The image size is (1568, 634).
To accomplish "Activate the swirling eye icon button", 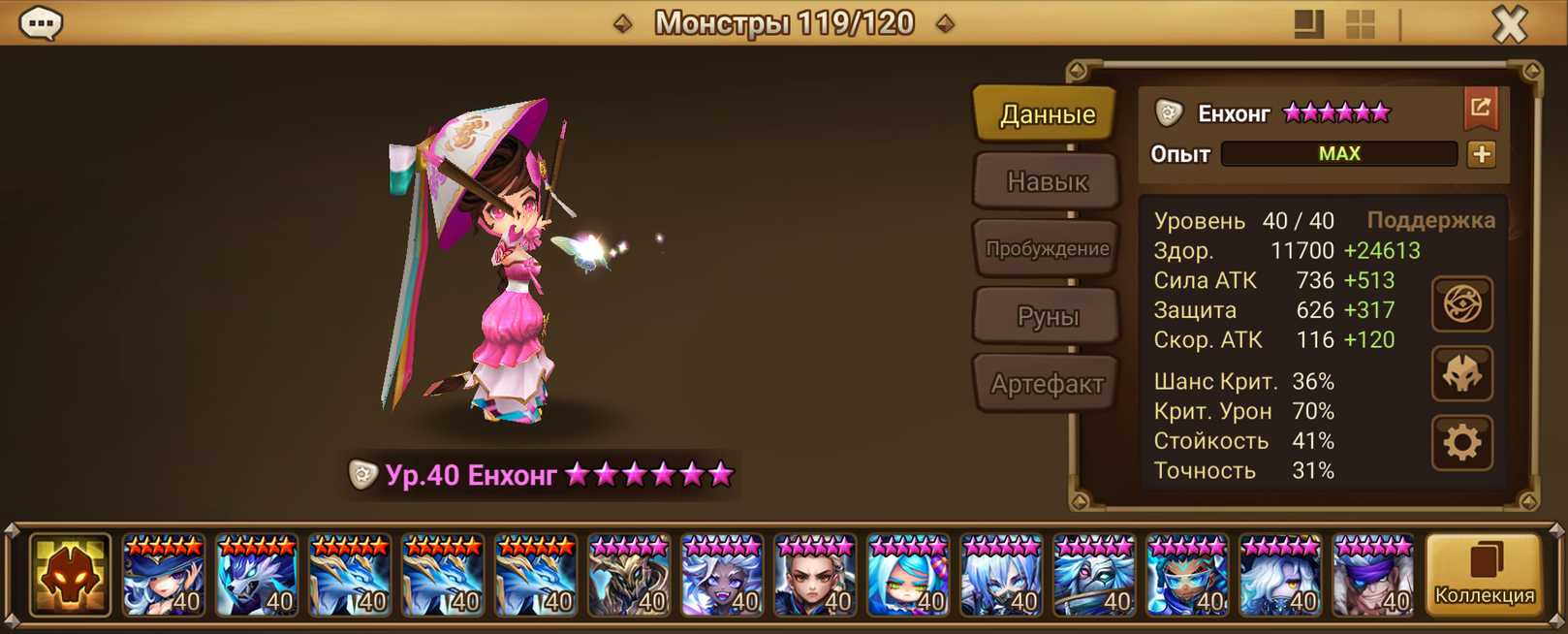I will pos(1461,304).
